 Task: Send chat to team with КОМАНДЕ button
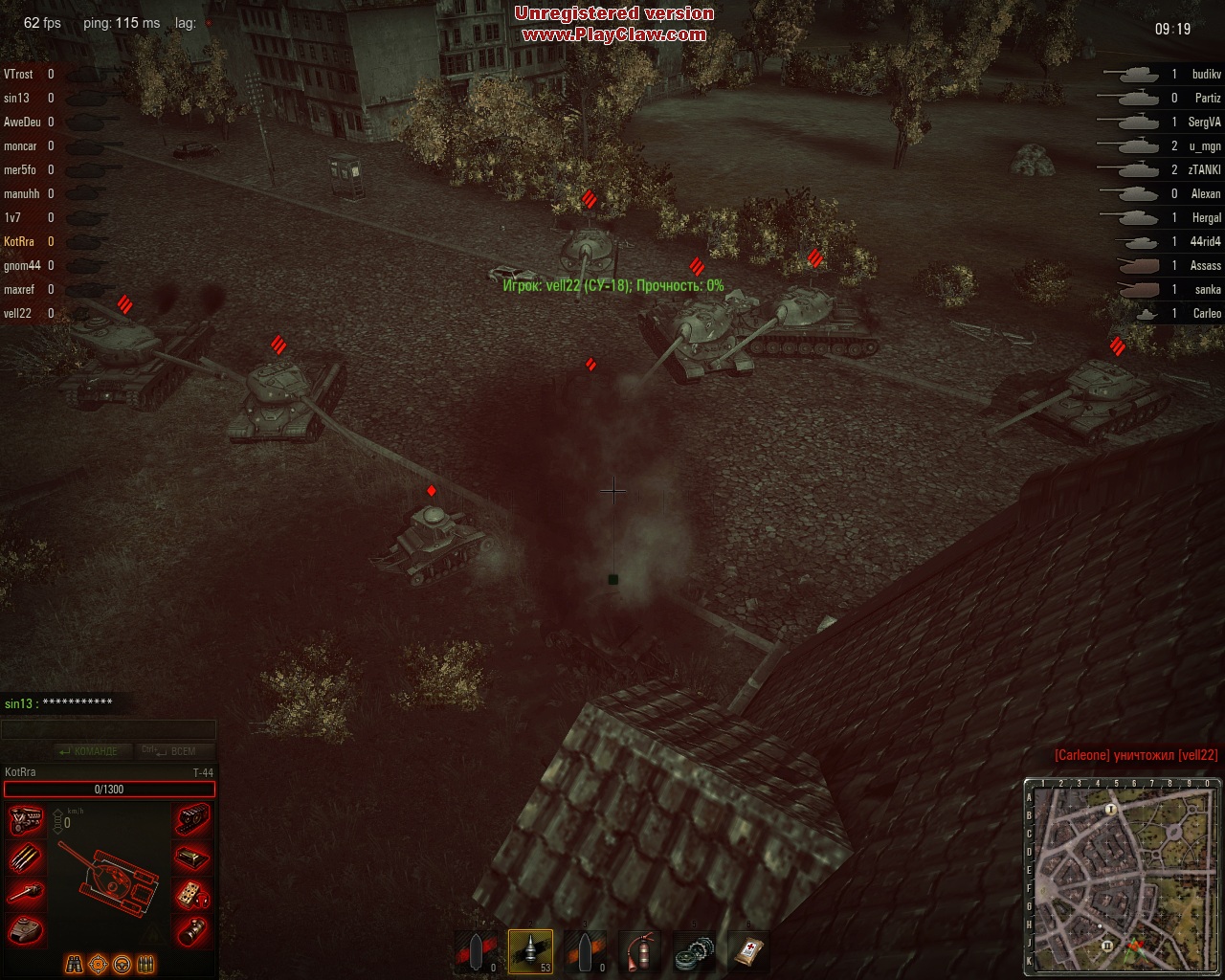(x=88, y=751)
